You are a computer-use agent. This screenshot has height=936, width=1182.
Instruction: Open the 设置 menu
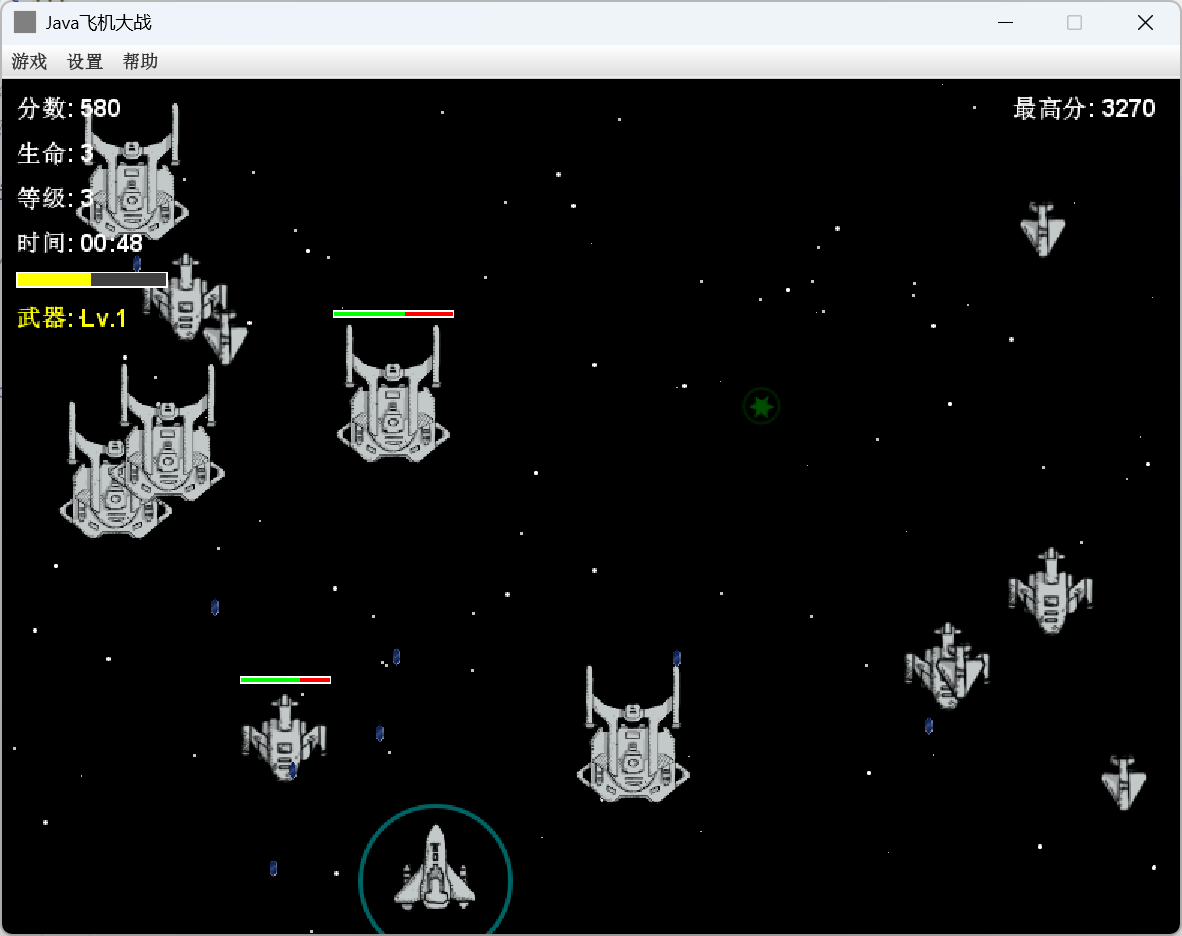(x=85, y=62)
